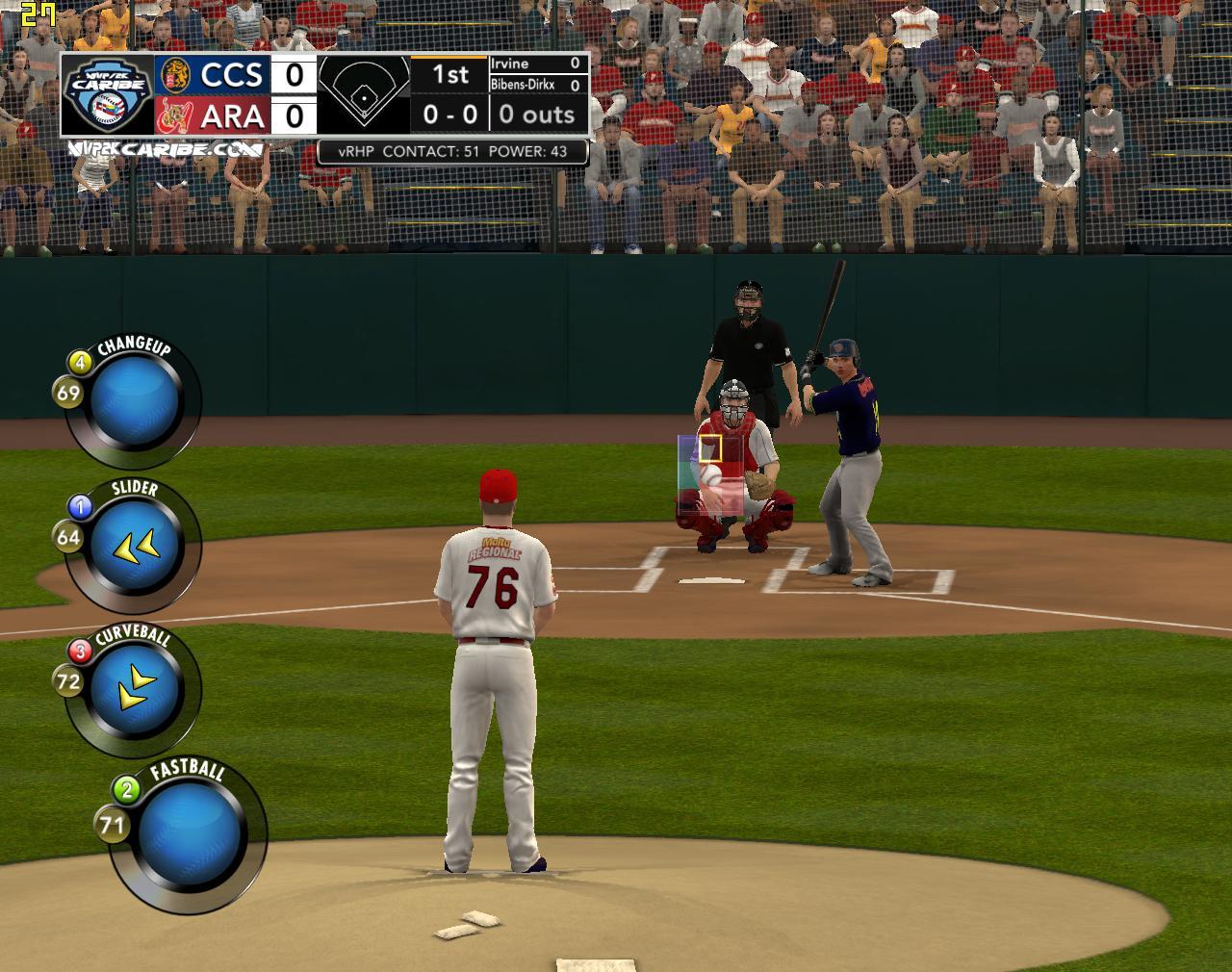Viewport: 1232px width, 972px height.
Task: Pick the Curveball pitch
Action: point(138,688)
